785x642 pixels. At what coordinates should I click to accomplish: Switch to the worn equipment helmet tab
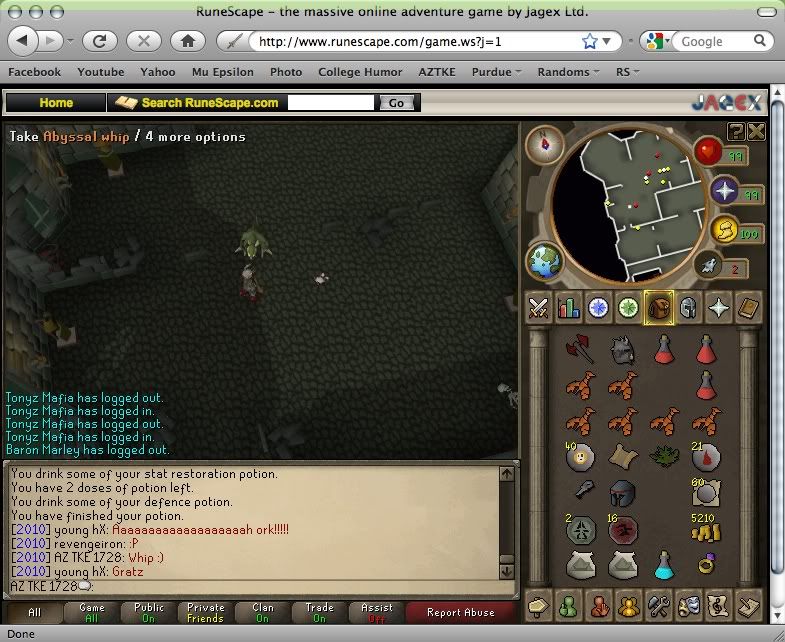pyautogui.click(x=688, y=308)
